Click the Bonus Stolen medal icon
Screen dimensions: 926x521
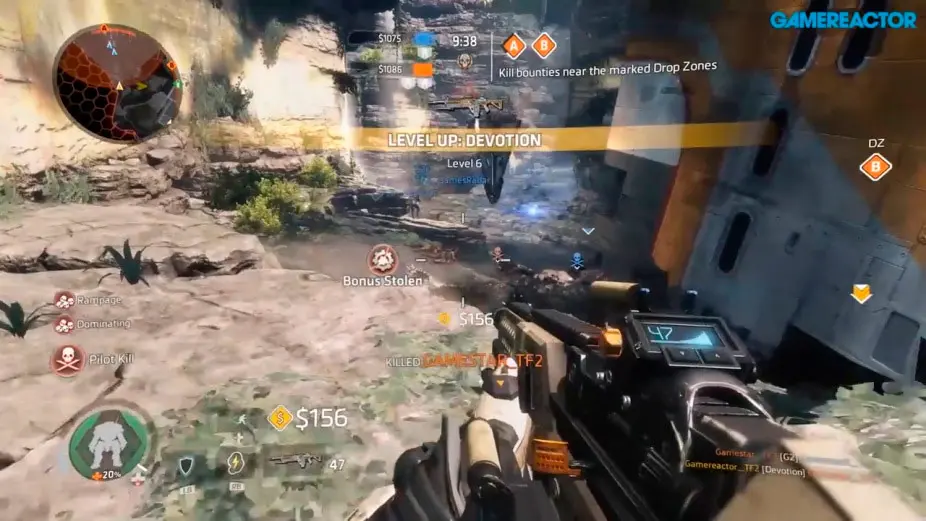(382, 260)
